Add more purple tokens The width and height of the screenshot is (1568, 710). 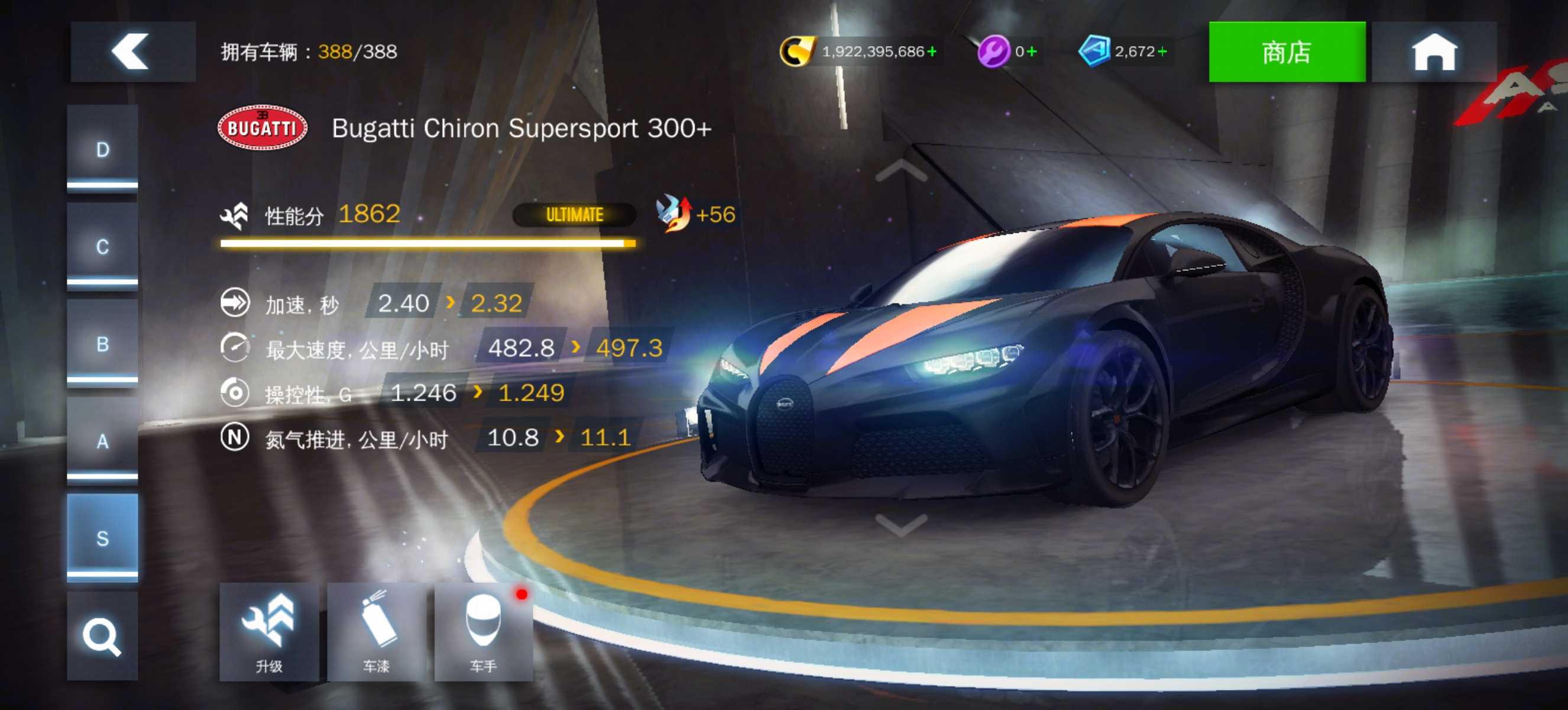tap(1032, 51)
